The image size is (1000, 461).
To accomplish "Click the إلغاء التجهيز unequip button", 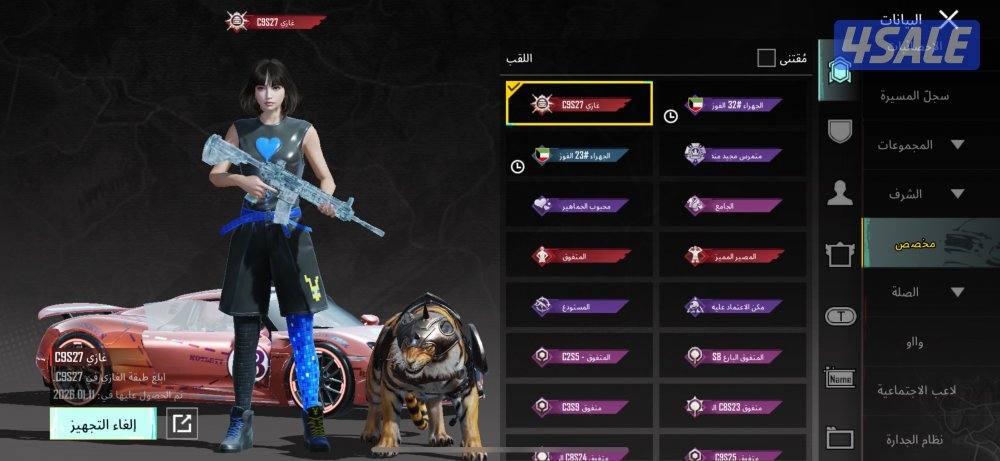I will tap(103, 423).
